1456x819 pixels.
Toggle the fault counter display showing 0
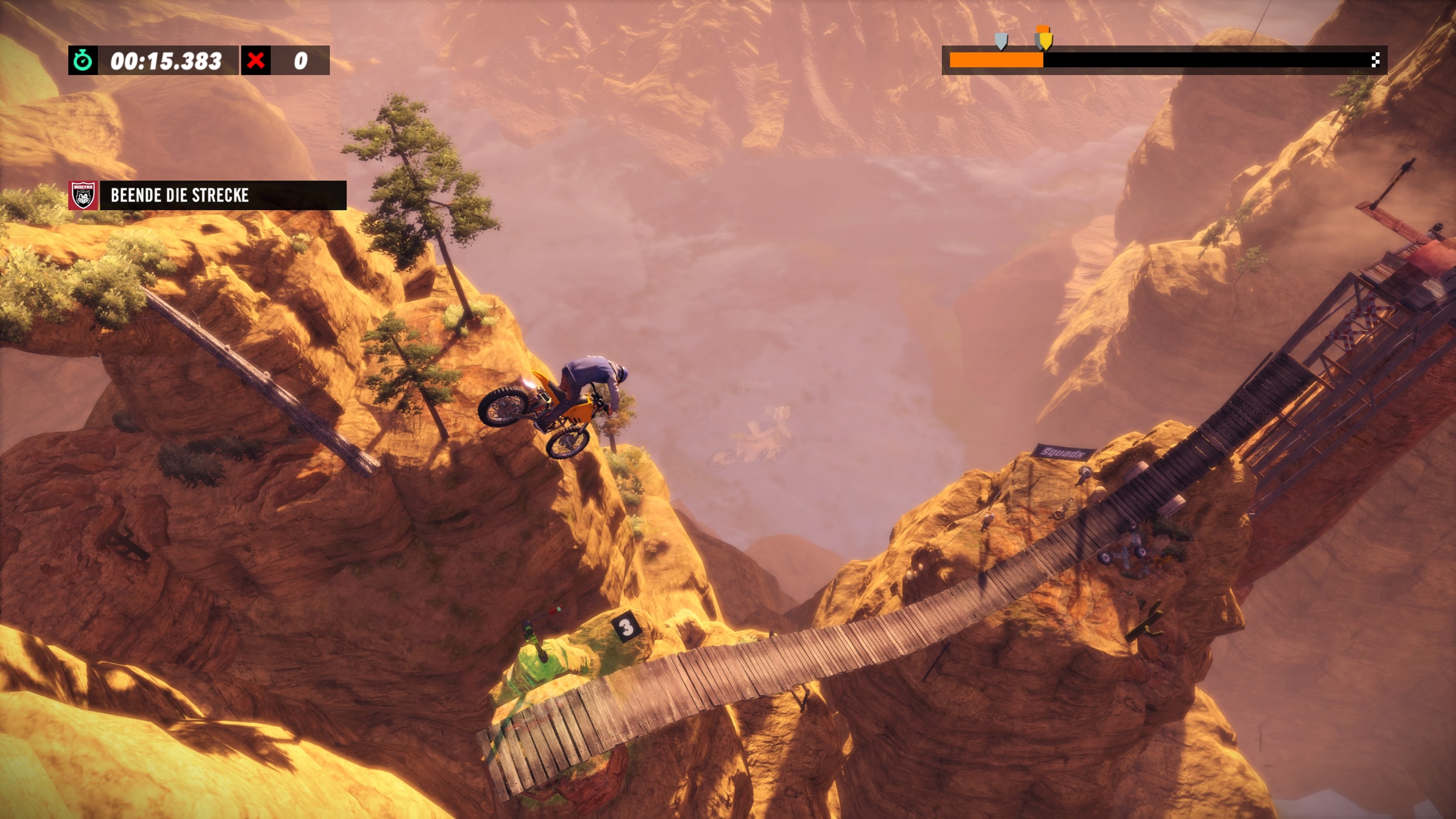click(x=300, y=60)
